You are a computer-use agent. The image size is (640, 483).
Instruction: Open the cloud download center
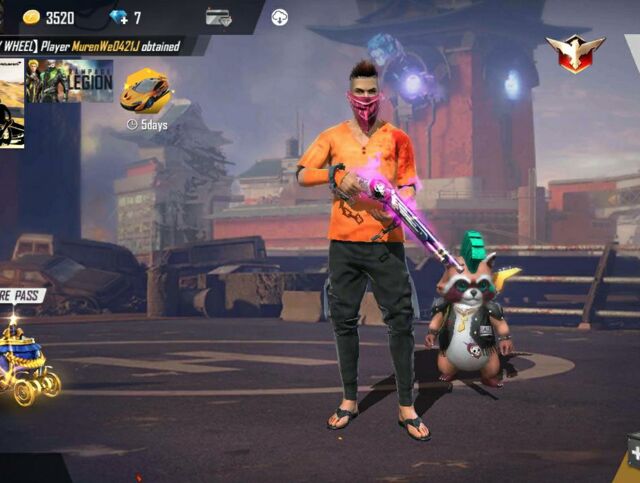click(x=280, y=17)
